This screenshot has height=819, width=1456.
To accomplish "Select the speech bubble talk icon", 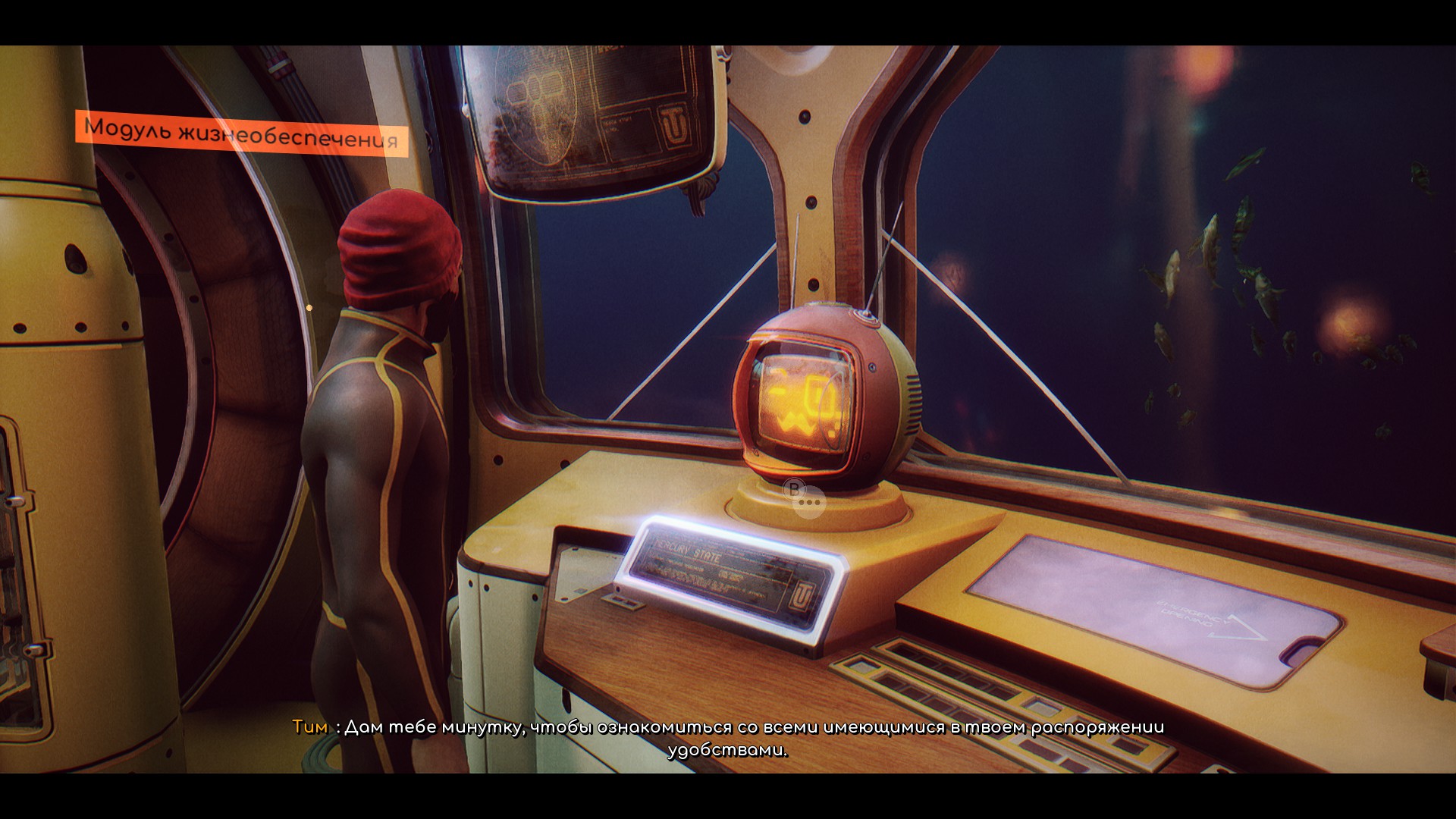I will click(x=810, y=502).
